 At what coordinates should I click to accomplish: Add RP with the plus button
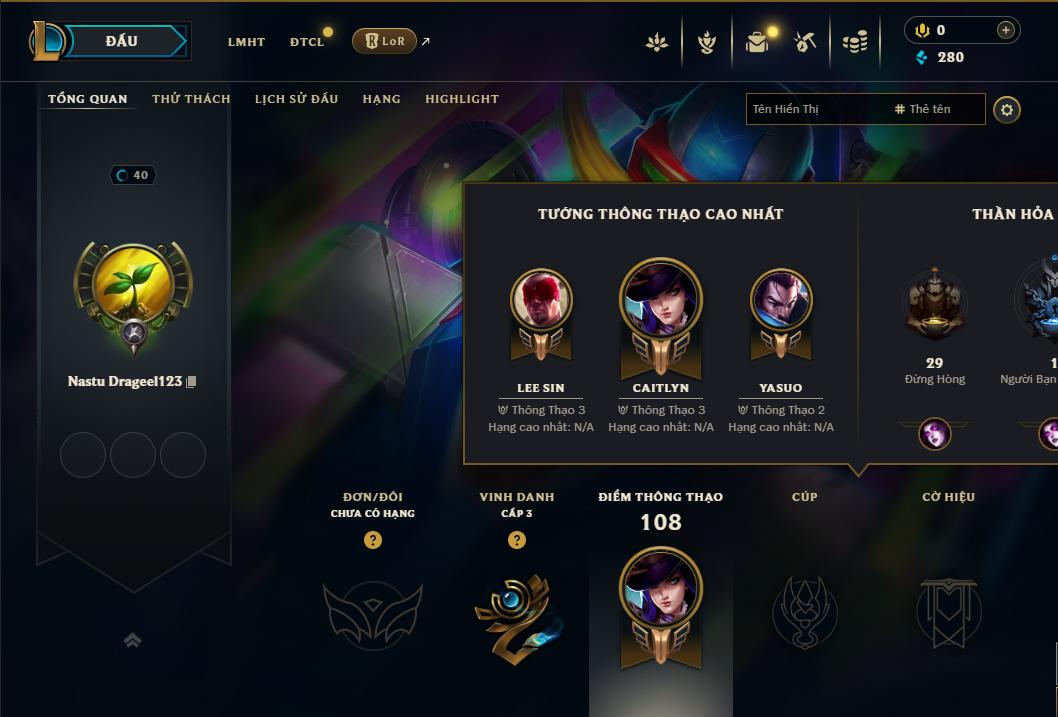click(x=1005, y=31)
